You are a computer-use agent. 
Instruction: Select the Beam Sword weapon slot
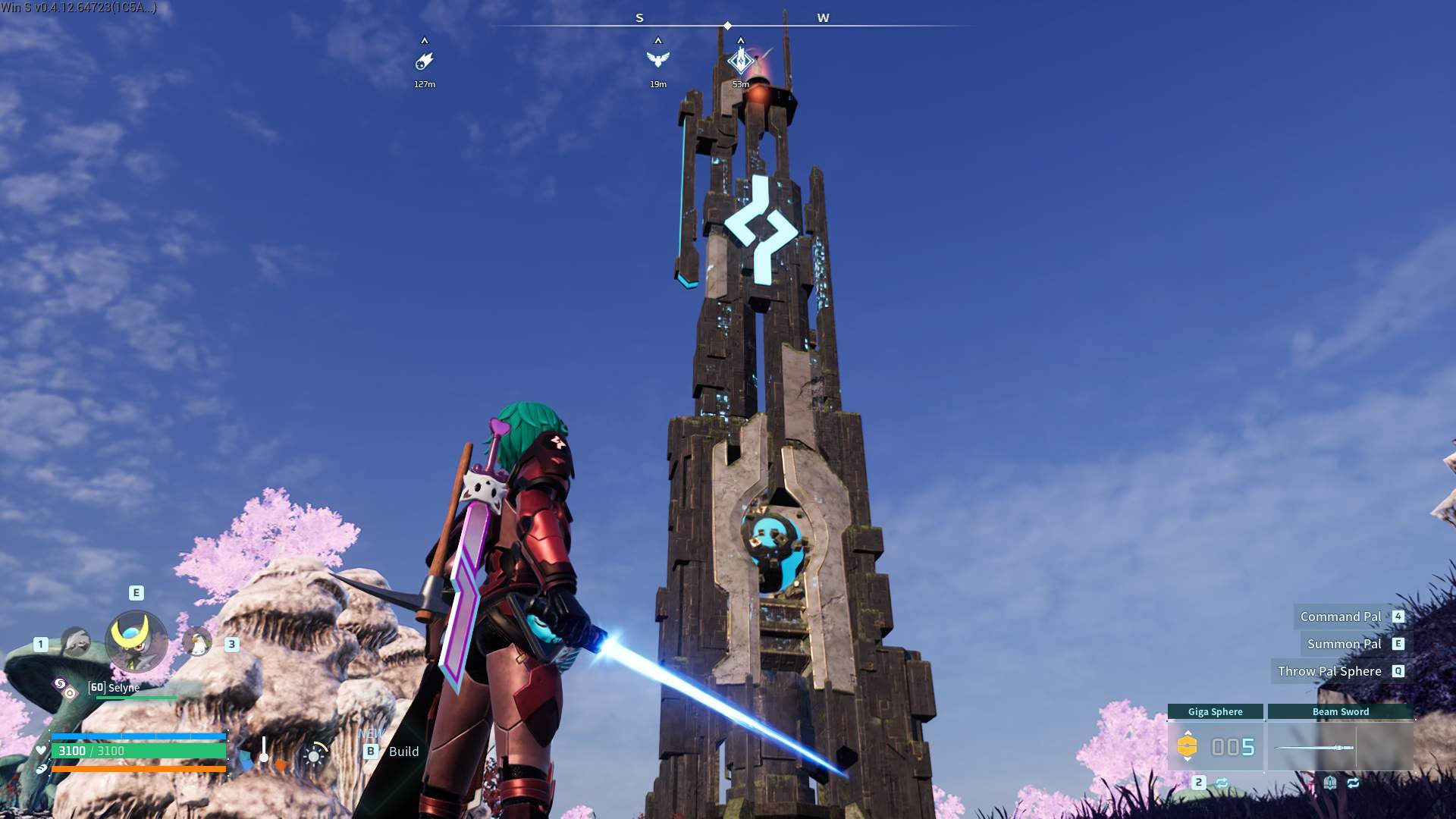pos(1340,747)
